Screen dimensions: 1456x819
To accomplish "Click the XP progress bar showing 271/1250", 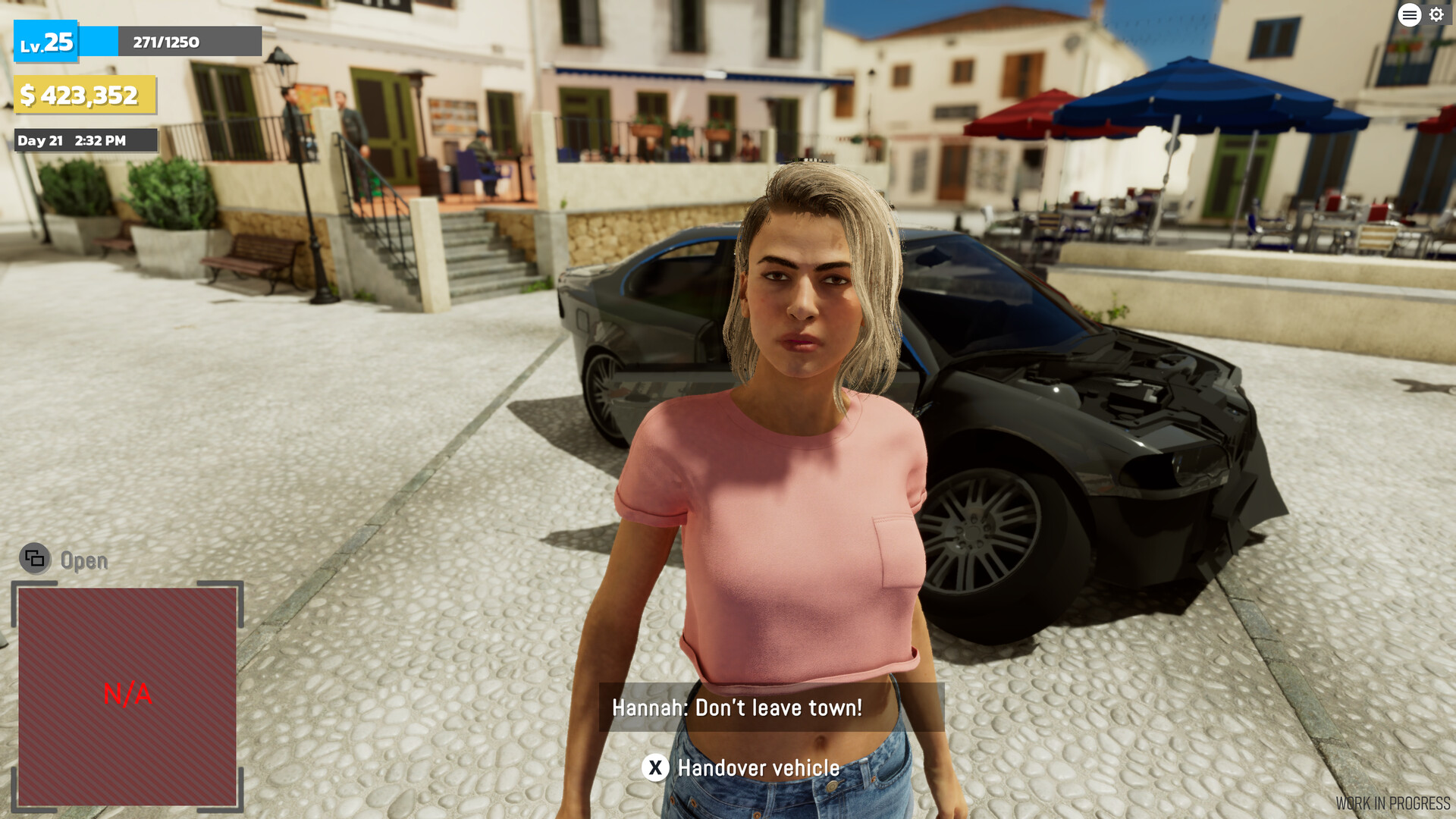I will (171, 42).
